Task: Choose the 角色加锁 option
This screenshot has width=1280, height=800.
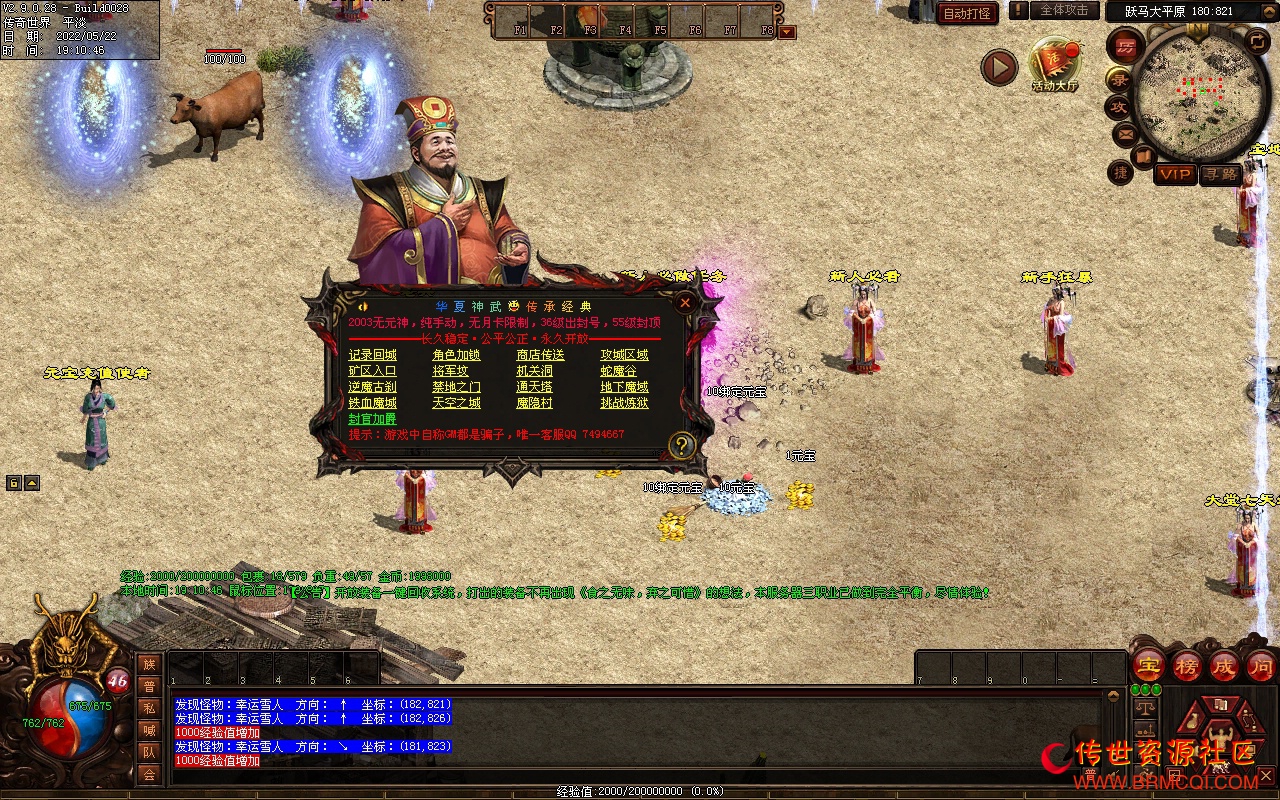Action: click(456, 355)
